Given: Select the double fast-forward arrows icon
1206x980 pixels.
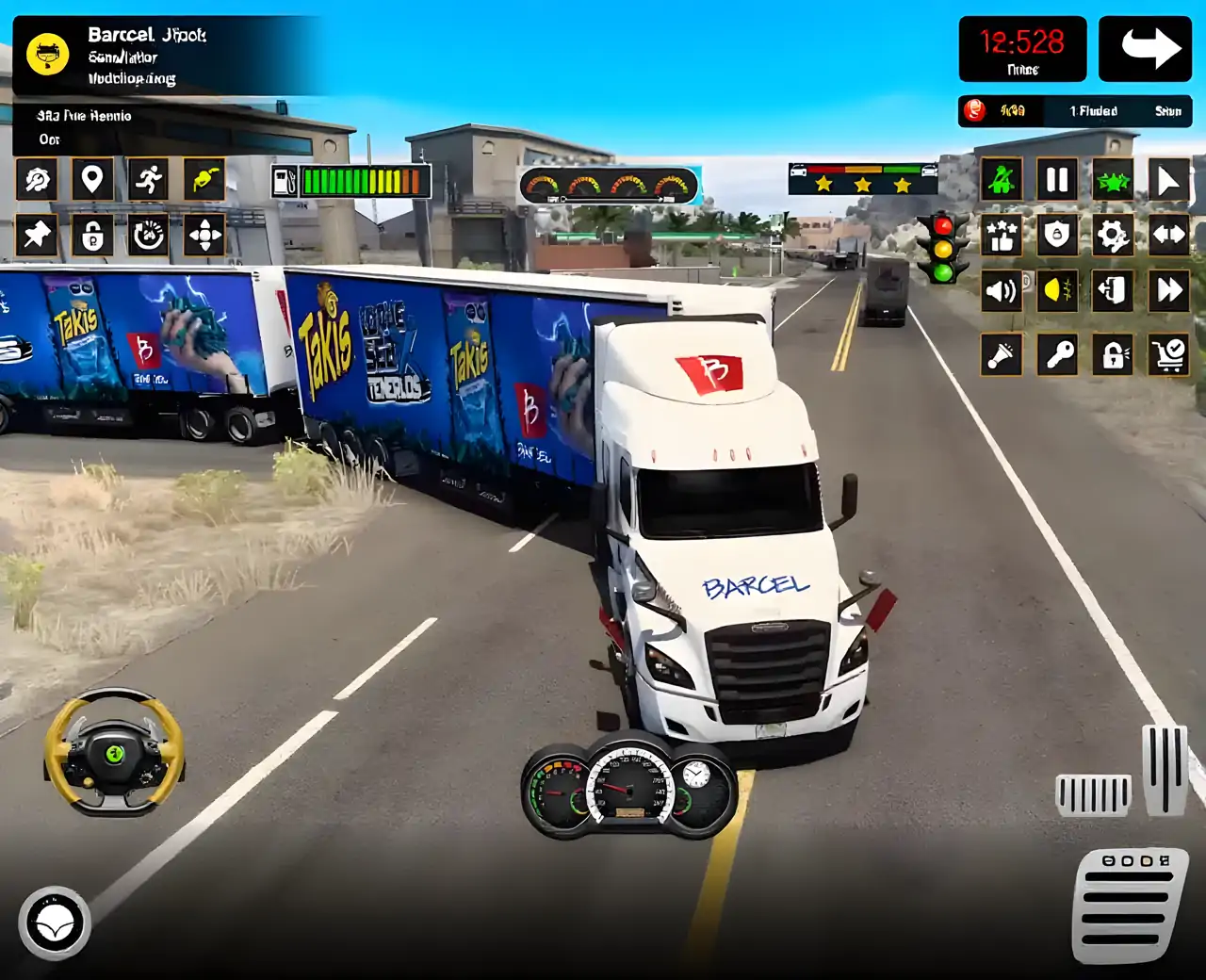Looking at the screenshot, I should (x=1168, y=291).
